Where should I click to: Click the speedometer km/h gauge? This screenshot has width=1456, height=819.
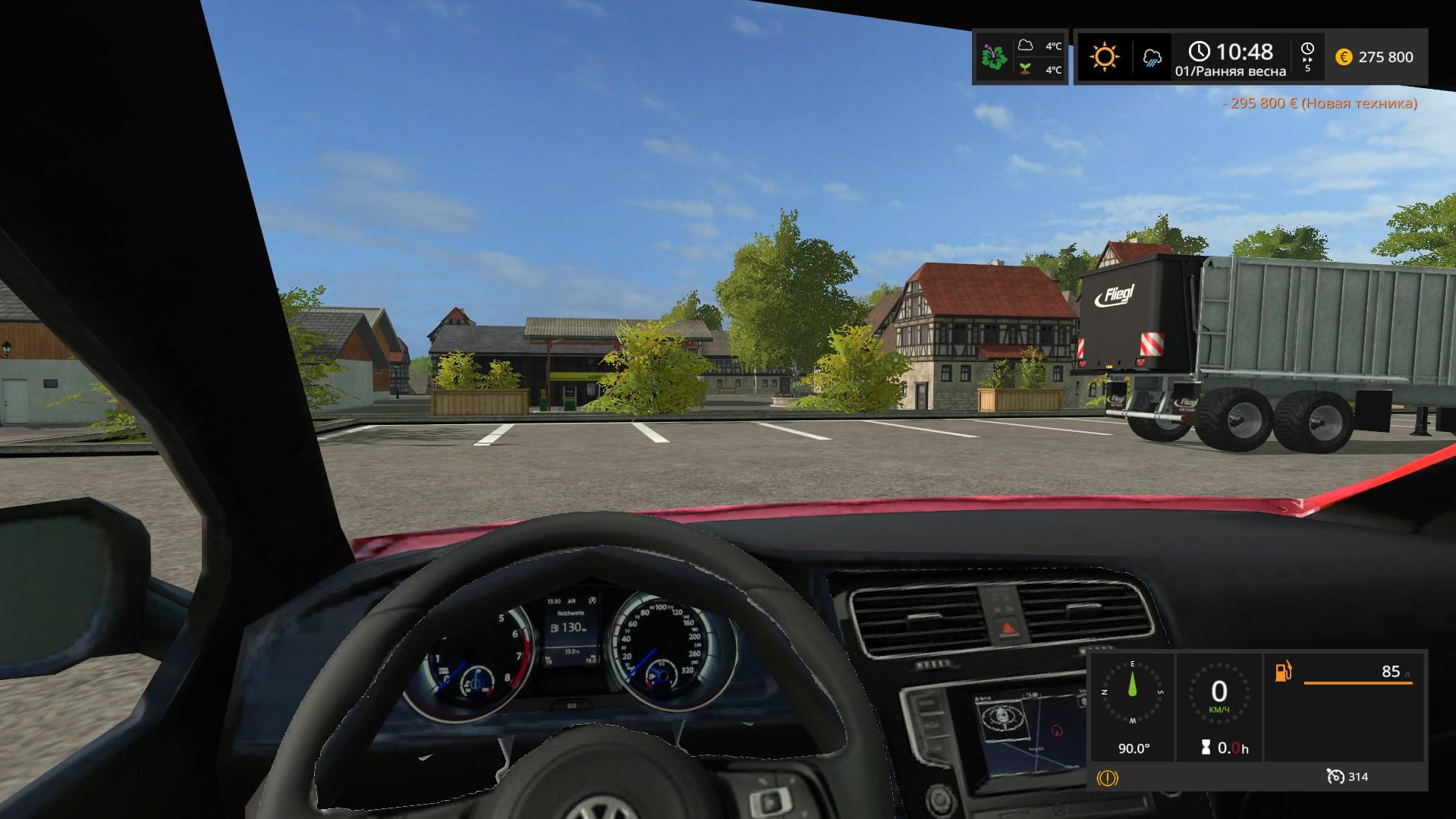click(1219, 691)
